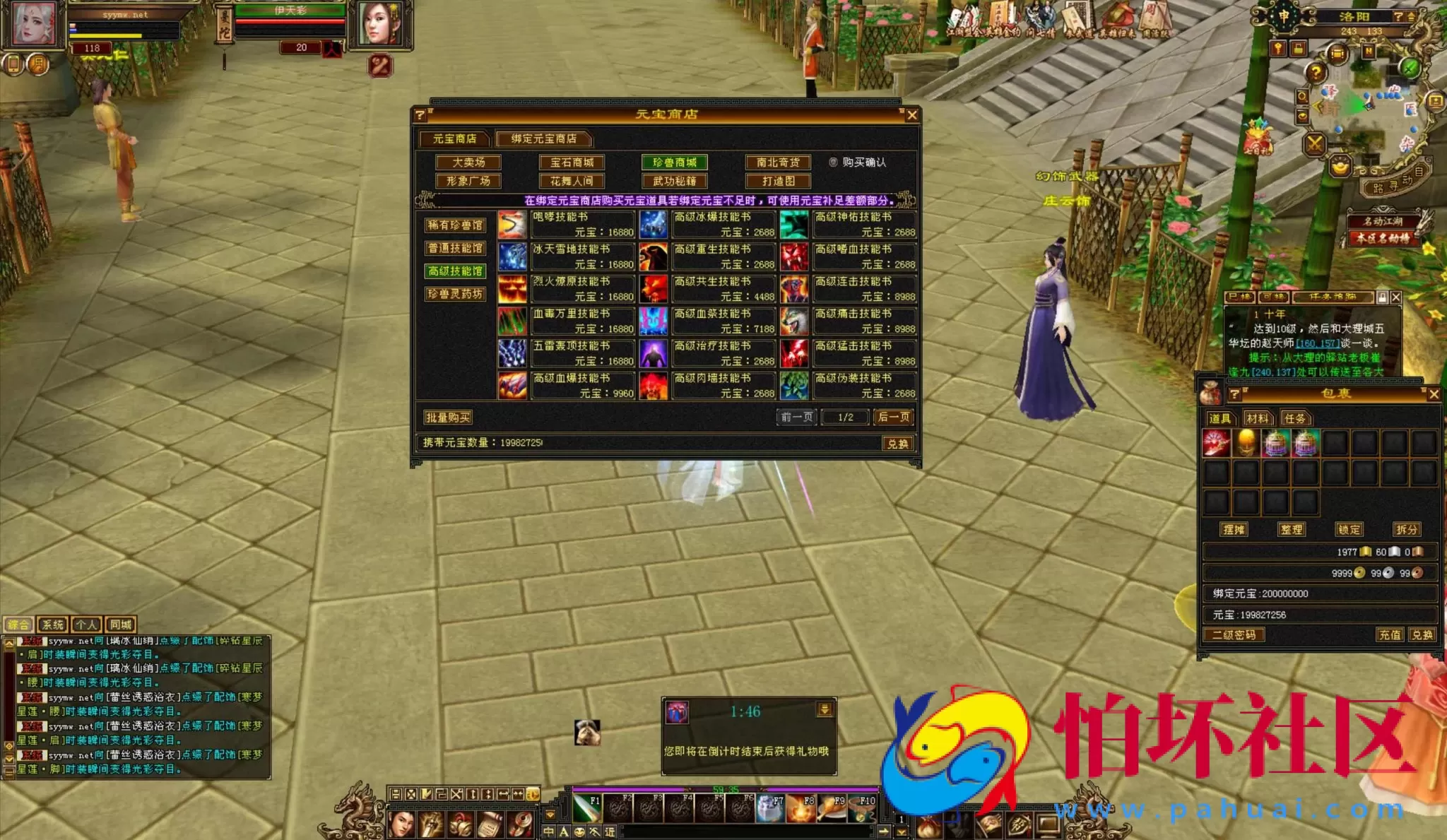Switch to the 绑定元宝商店 tab
Viewport: 1447px width, 840px height.
click(x=544, y=140)
